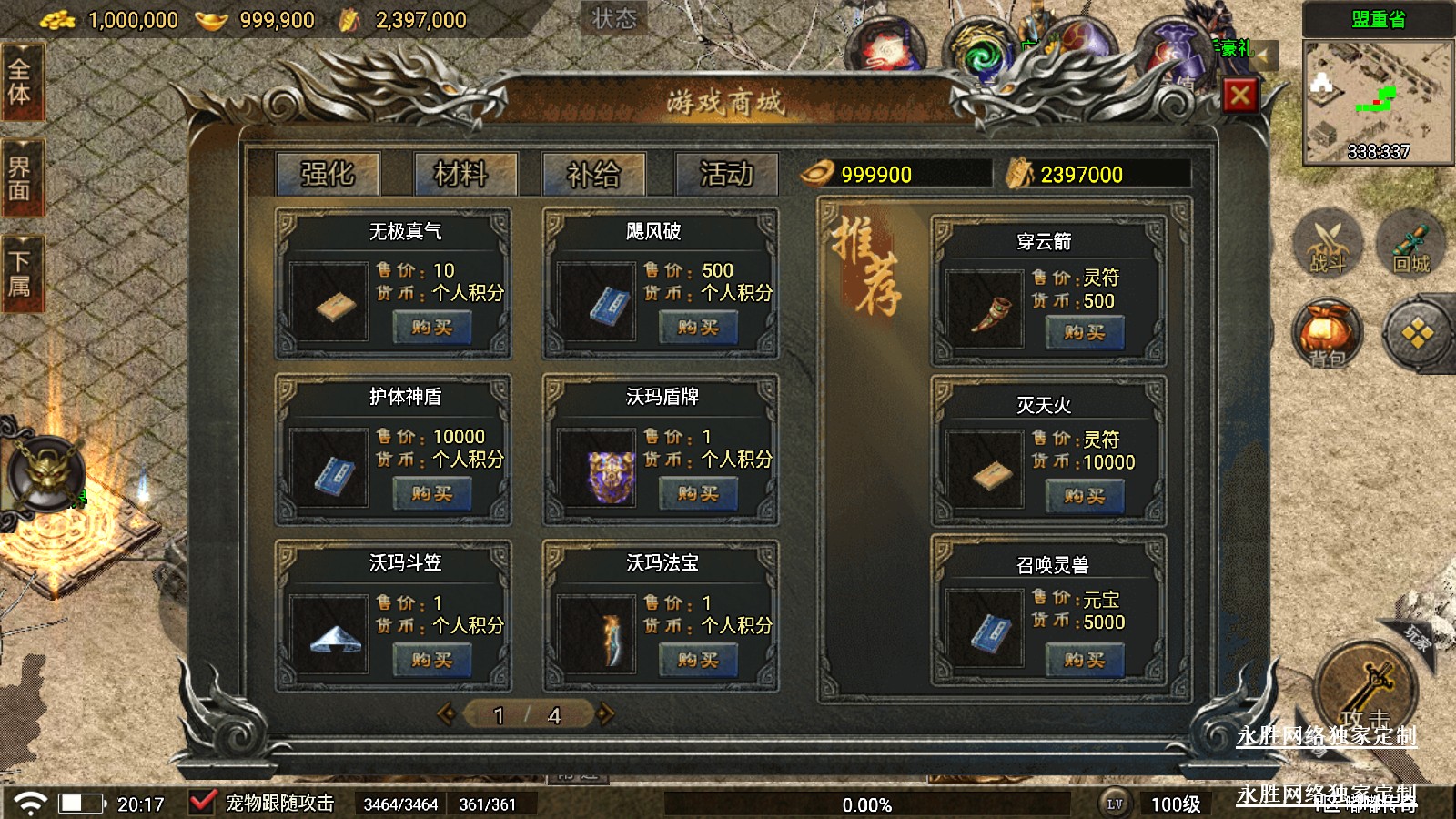Buy 召唤灵兽 for 5000 元宝

click(x=1084, y=661)
